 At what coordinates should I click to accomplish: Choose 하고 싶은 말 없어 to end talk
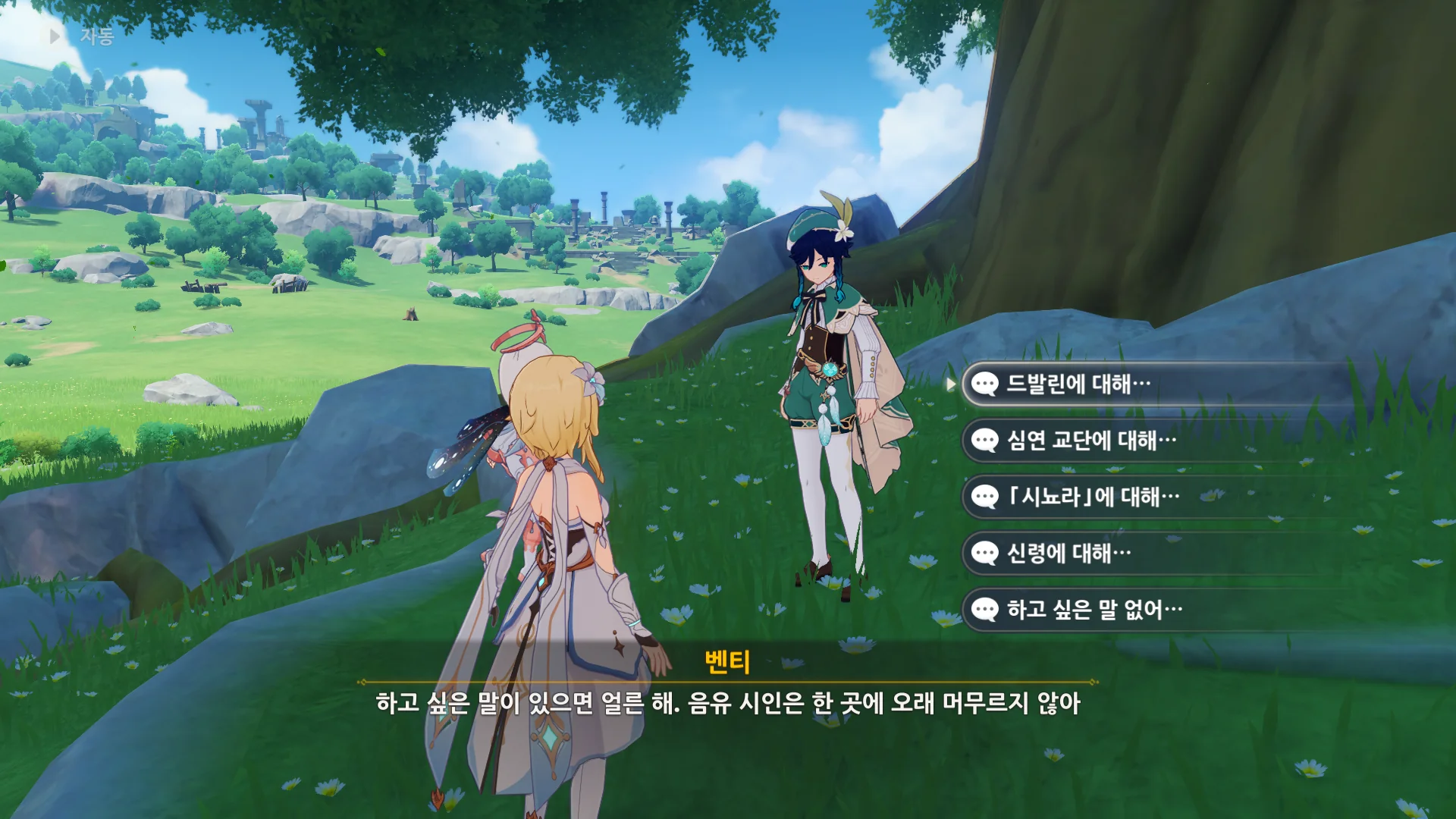click(1094, 610)
